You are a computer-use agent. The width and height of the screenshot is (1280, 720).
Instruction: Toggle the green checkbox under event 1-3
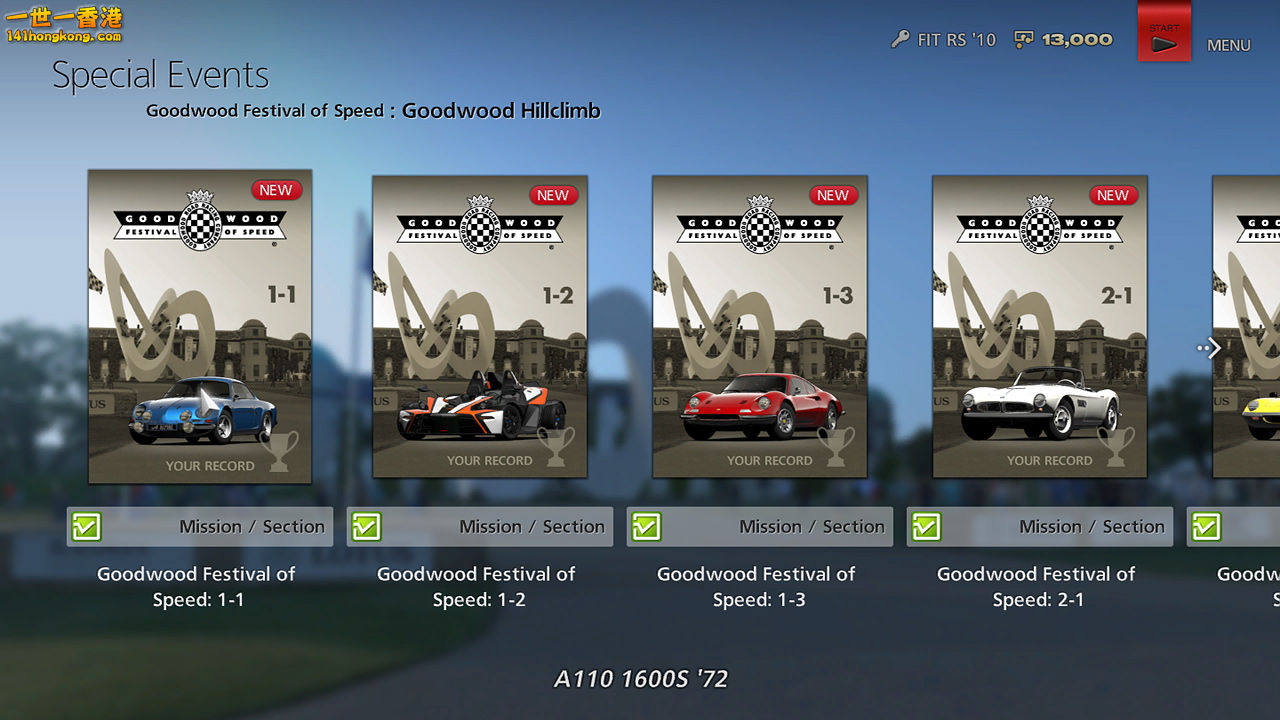(x=646, y=526)
